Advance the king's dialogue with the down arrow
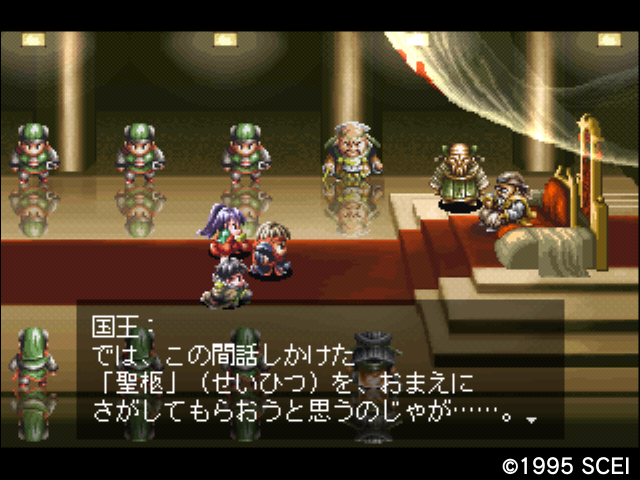The height and width of the screenshot is (480, 640). pyautogui.click(x=531, y=420)
